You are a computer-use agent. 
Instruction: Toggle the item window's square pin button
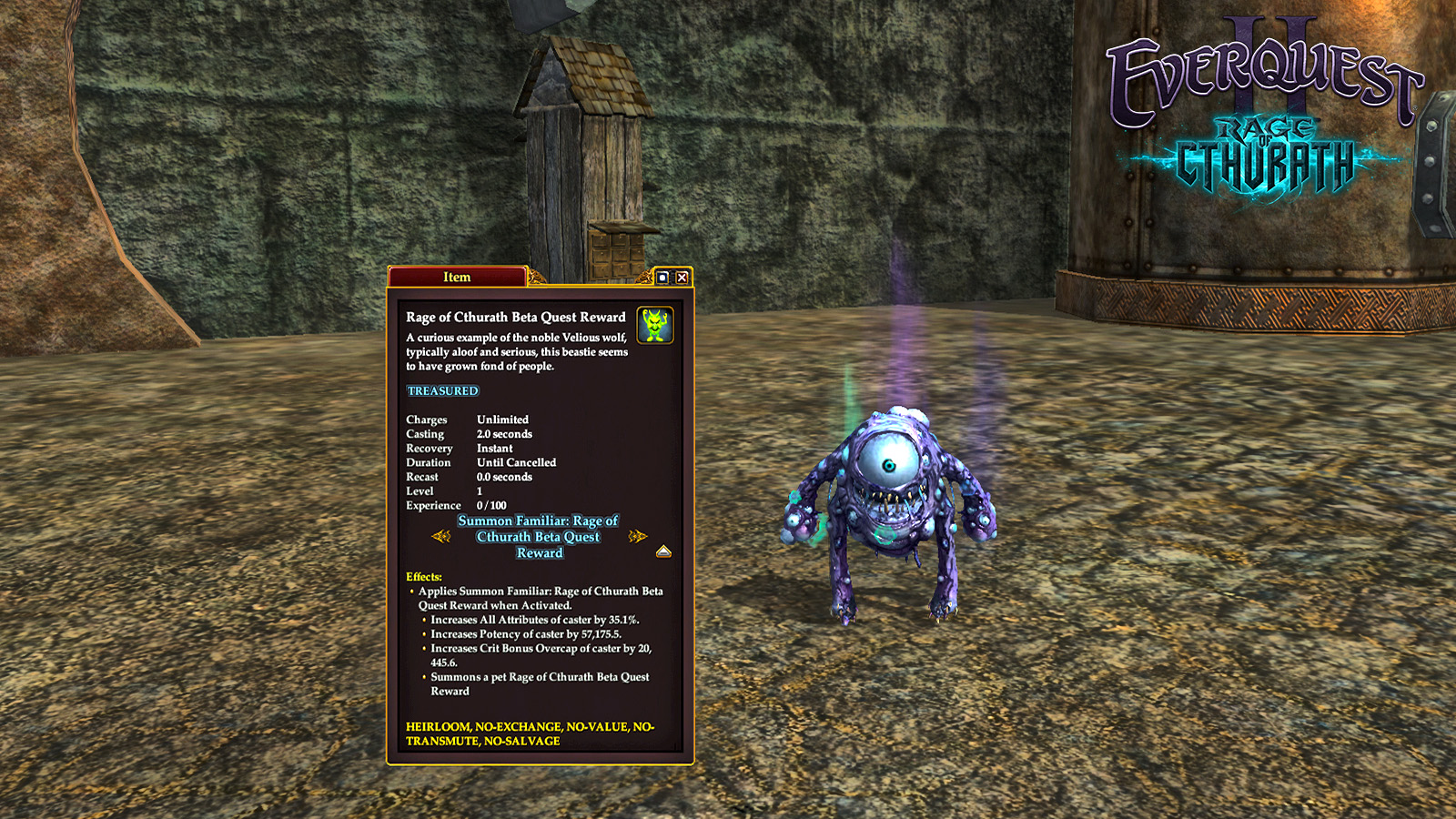pyautogui.click(x=663, y=278)
